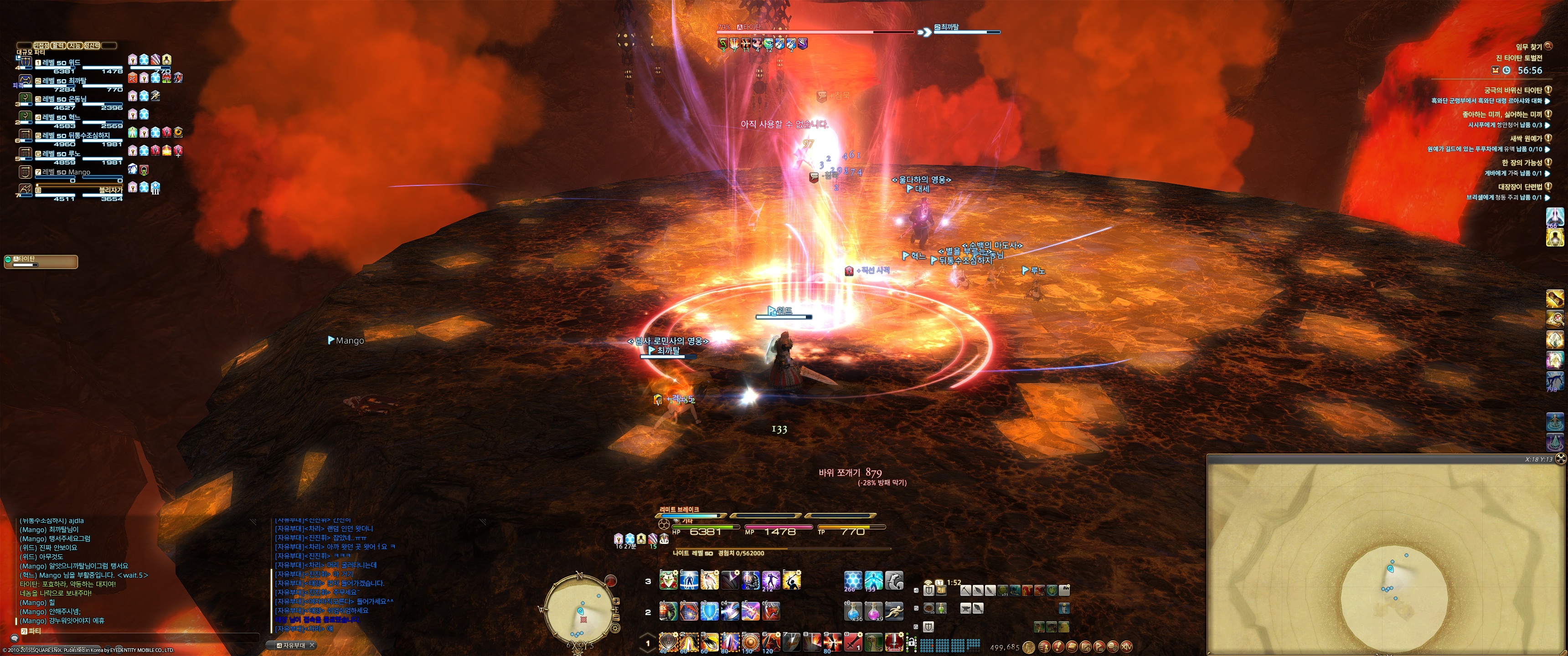
Task: Zoom out the round minimap
Action: tap(616, 618)
